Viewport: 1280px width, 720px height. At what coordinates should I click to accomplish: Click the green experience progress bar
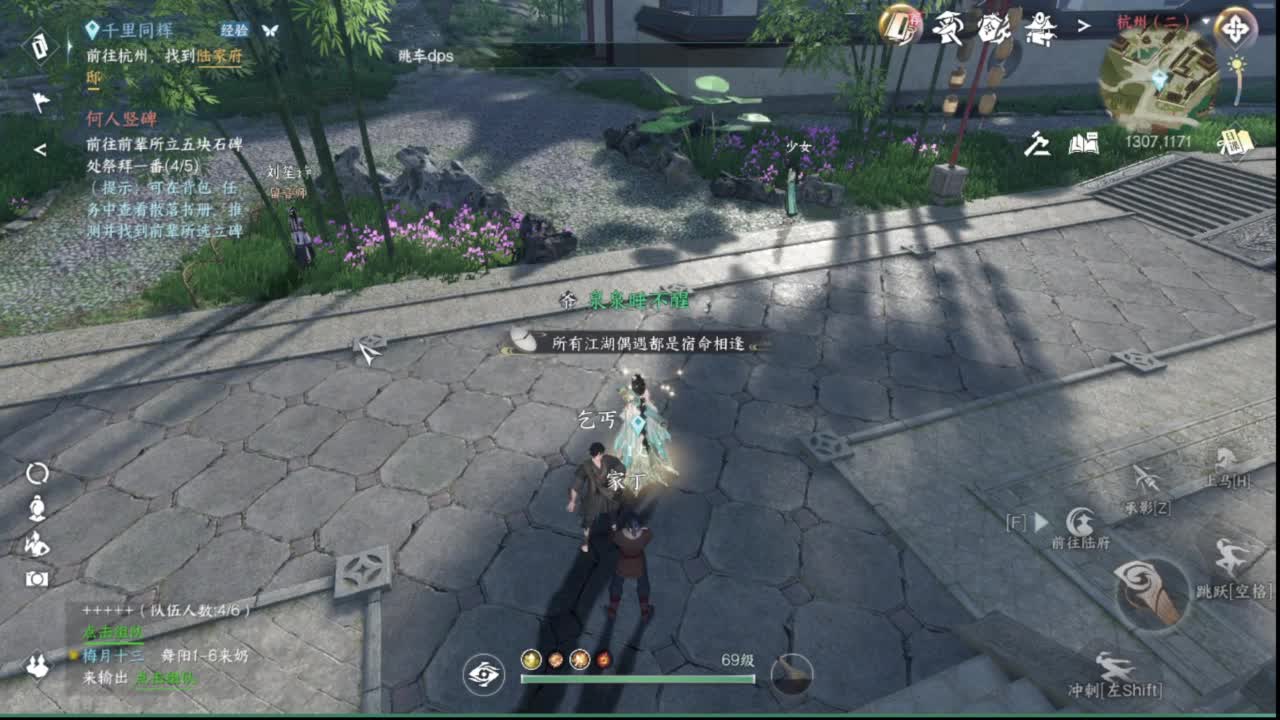click(x=640, y=681)
